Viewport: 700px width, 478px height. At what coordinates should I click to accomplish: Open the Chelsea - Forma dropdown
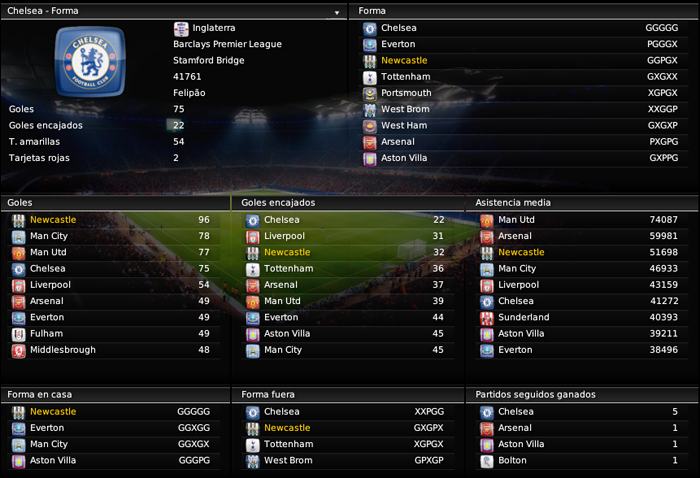coord(337,12)
